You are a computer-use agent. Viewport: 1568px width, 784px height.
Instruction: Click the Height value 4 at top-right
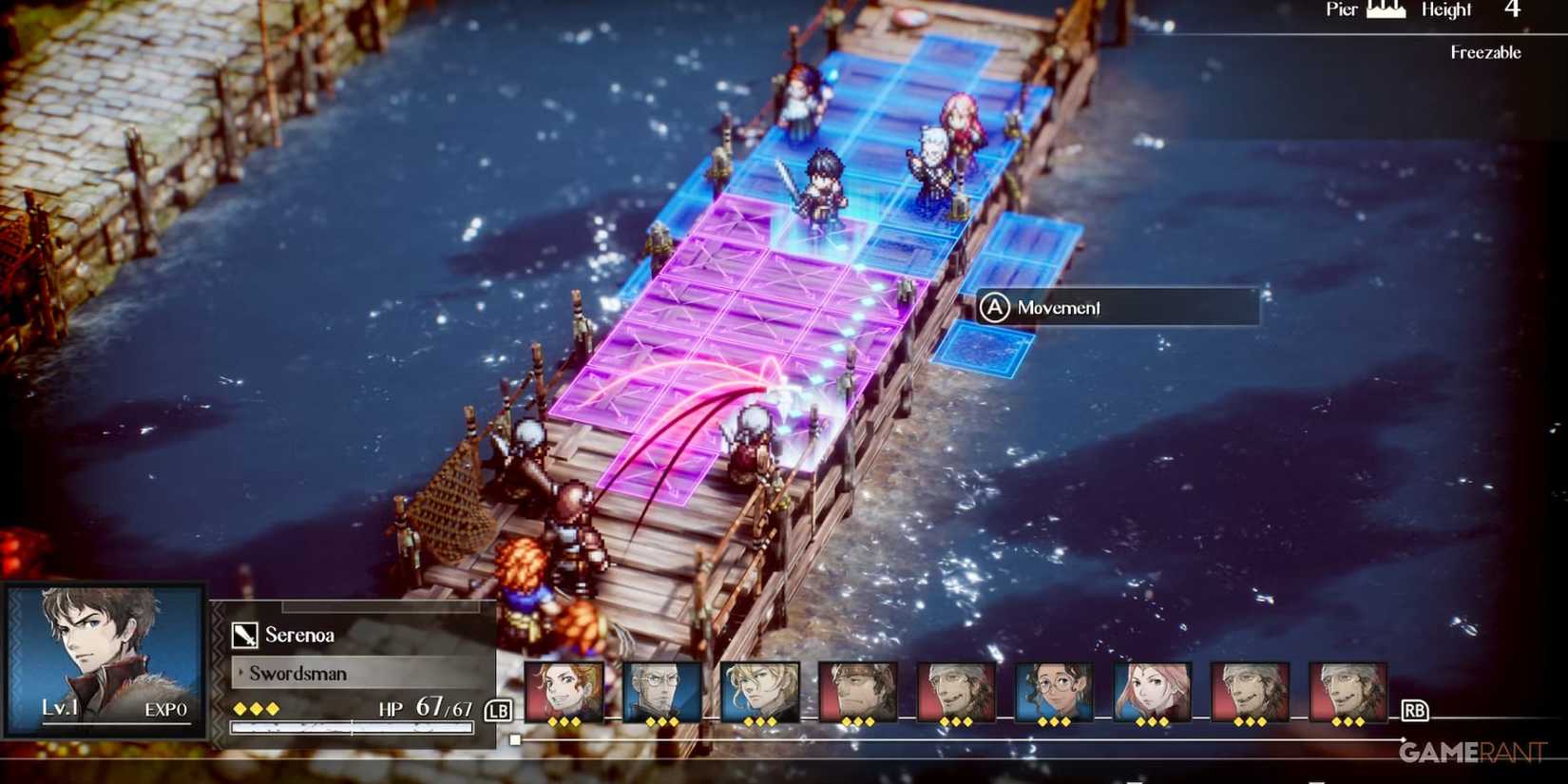point(1511,11)
